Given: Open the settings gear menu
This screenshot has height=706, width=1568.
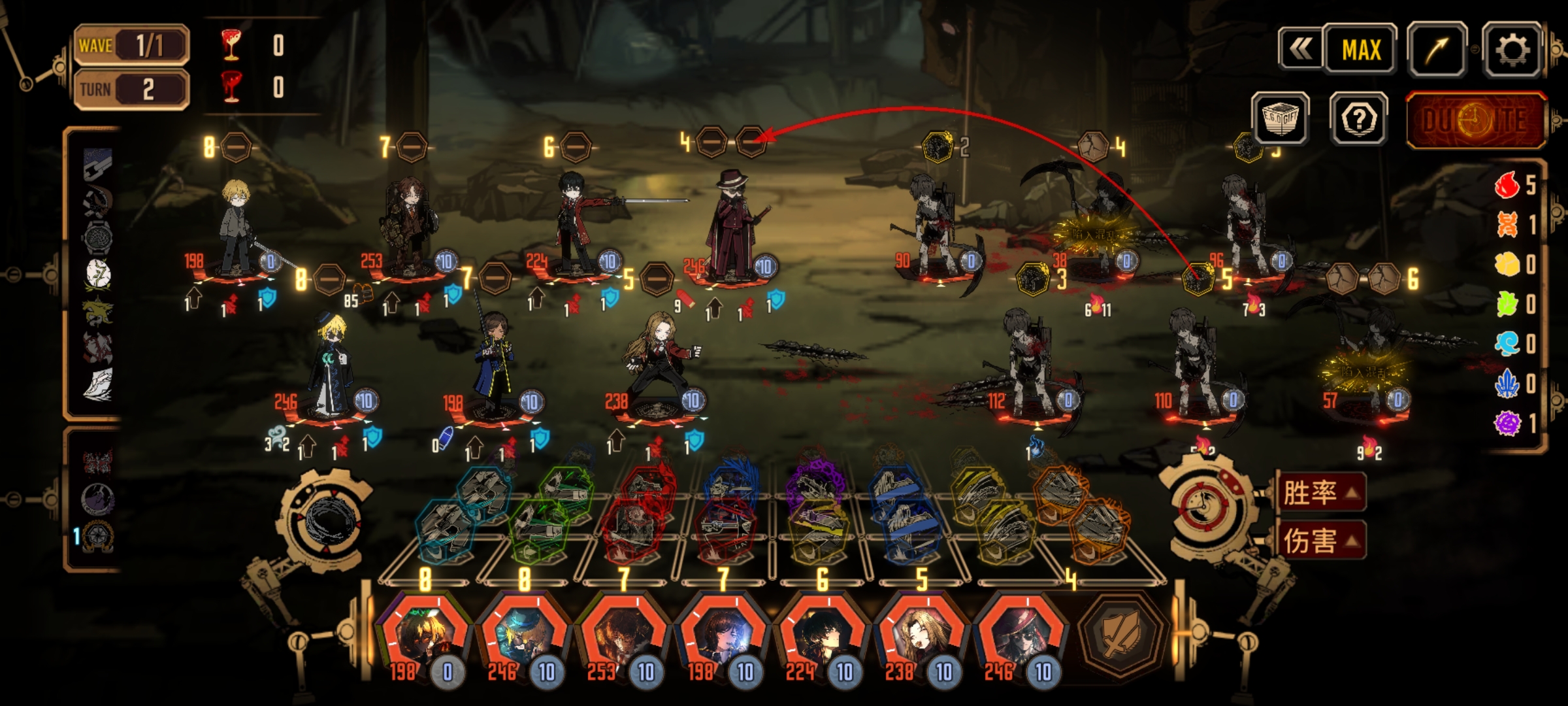Looking at the screenshot, I should [x=1512, y=50].
